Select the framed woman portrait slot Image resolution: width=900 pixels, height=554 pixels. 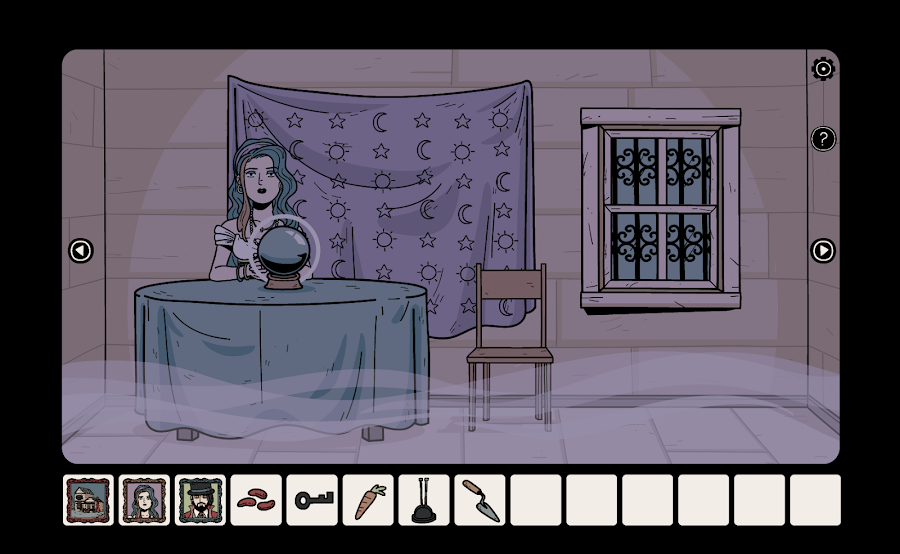[x=145, y=500]
